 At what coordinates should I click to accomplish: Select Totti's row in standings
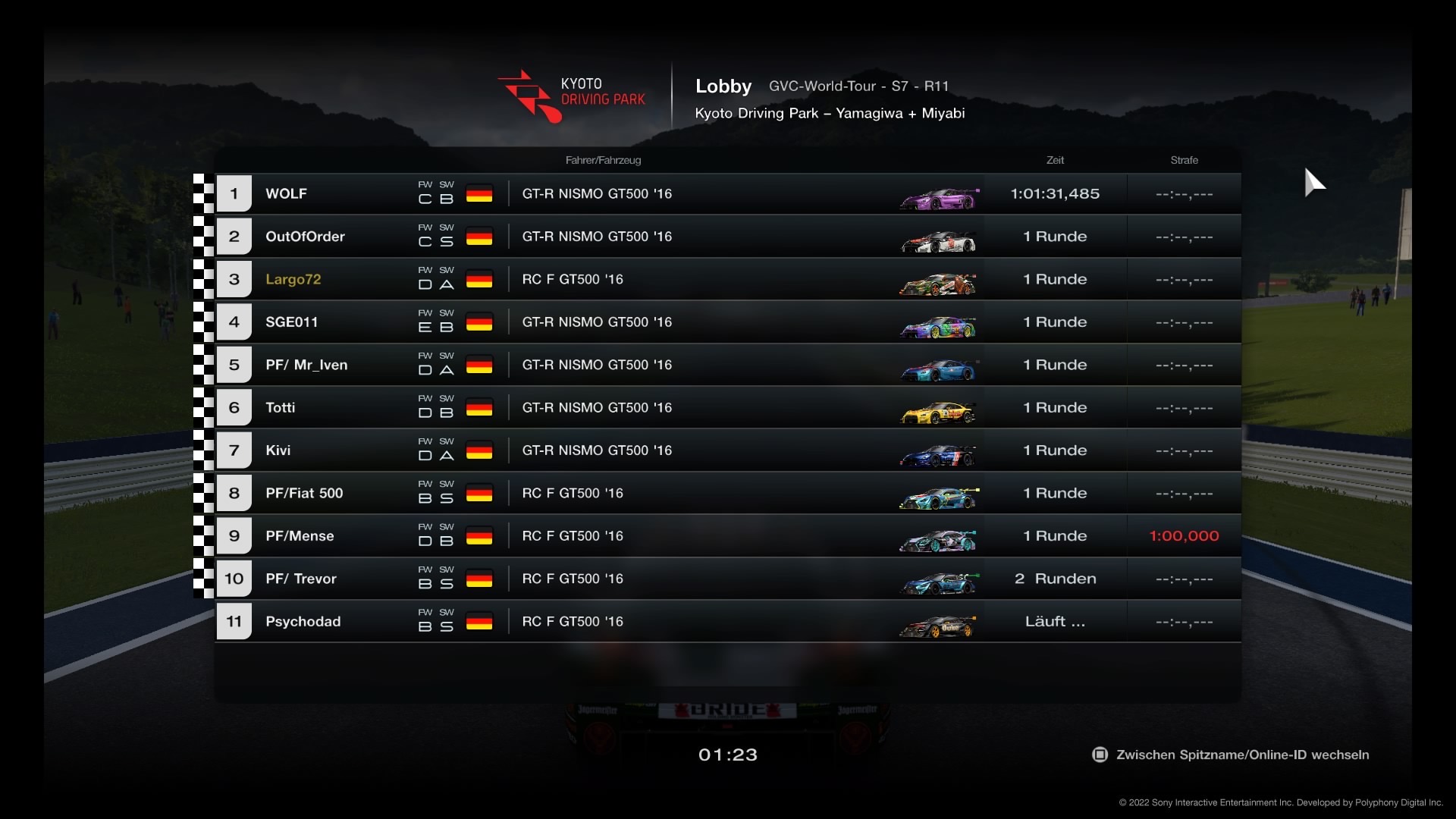(728, 408)
